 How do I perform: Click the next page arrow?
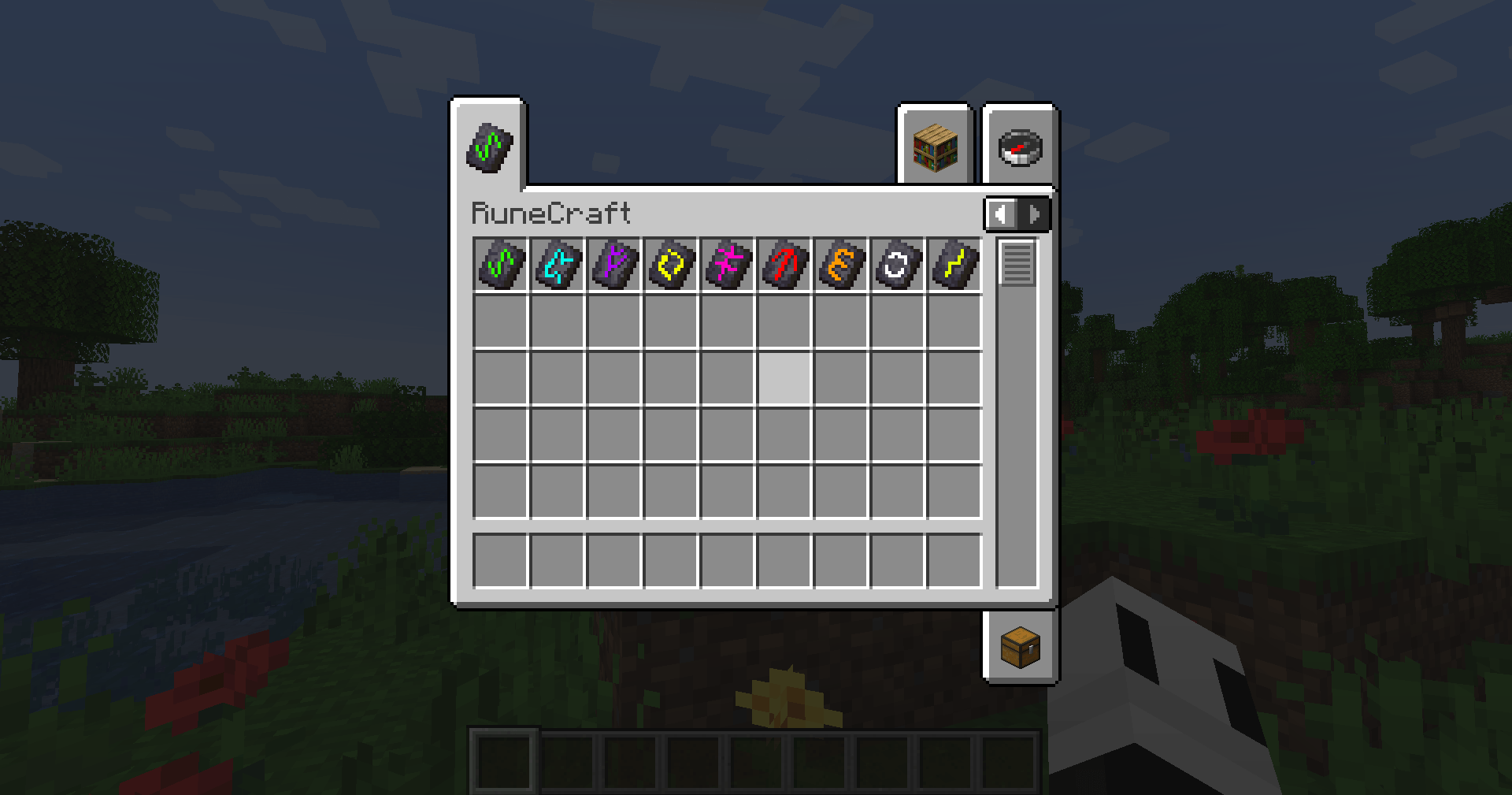(x=1033, y=212)
